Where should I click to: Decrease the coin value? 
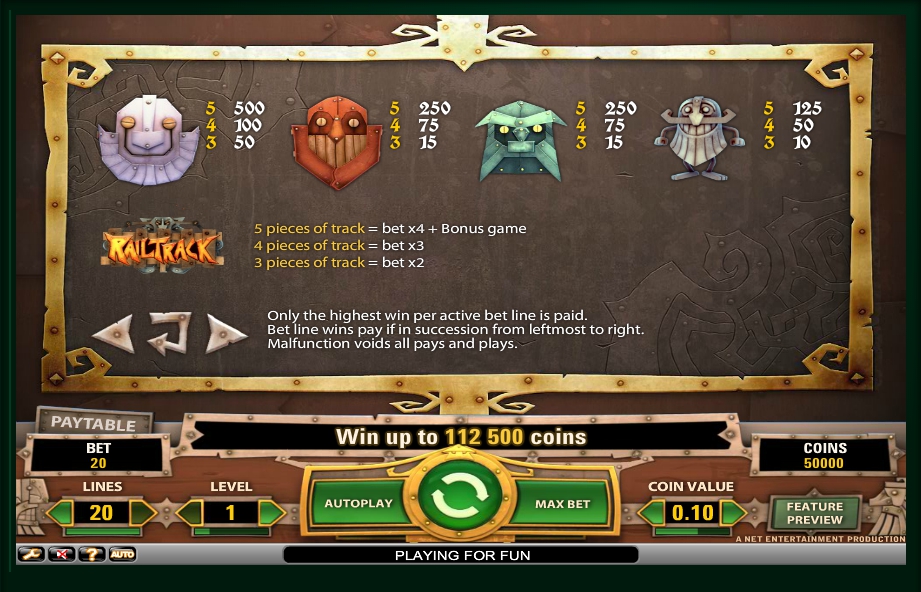tap(651, 513)
